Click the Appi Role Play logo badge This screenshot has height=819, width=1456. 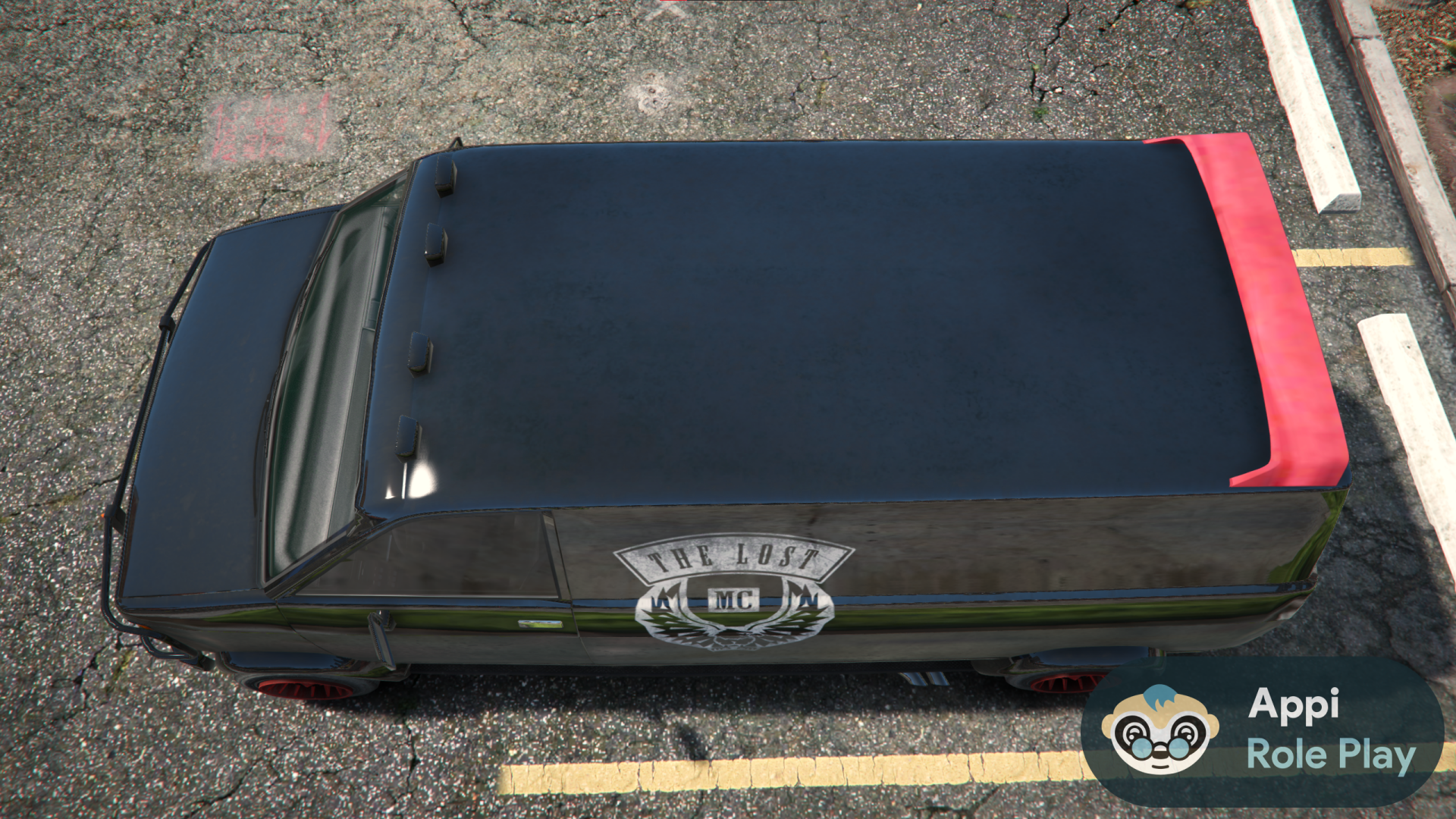1262,731
